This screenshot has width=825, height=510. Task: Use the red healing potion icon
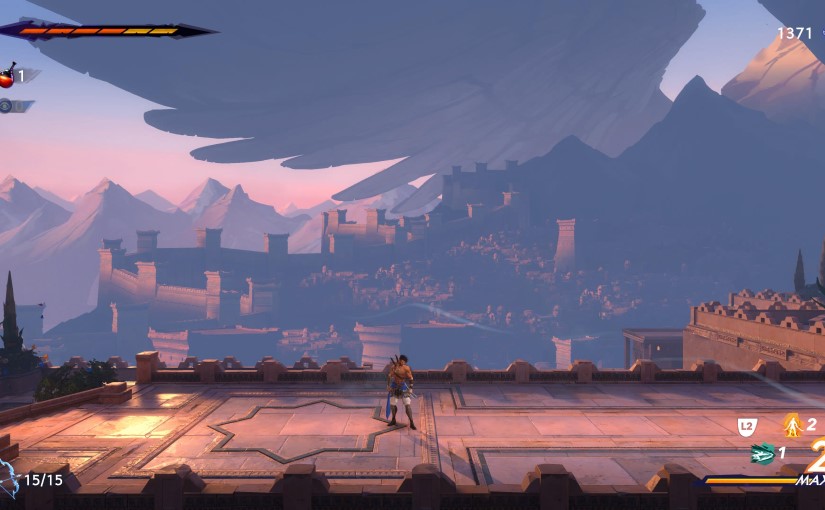(x=7, y=76)
